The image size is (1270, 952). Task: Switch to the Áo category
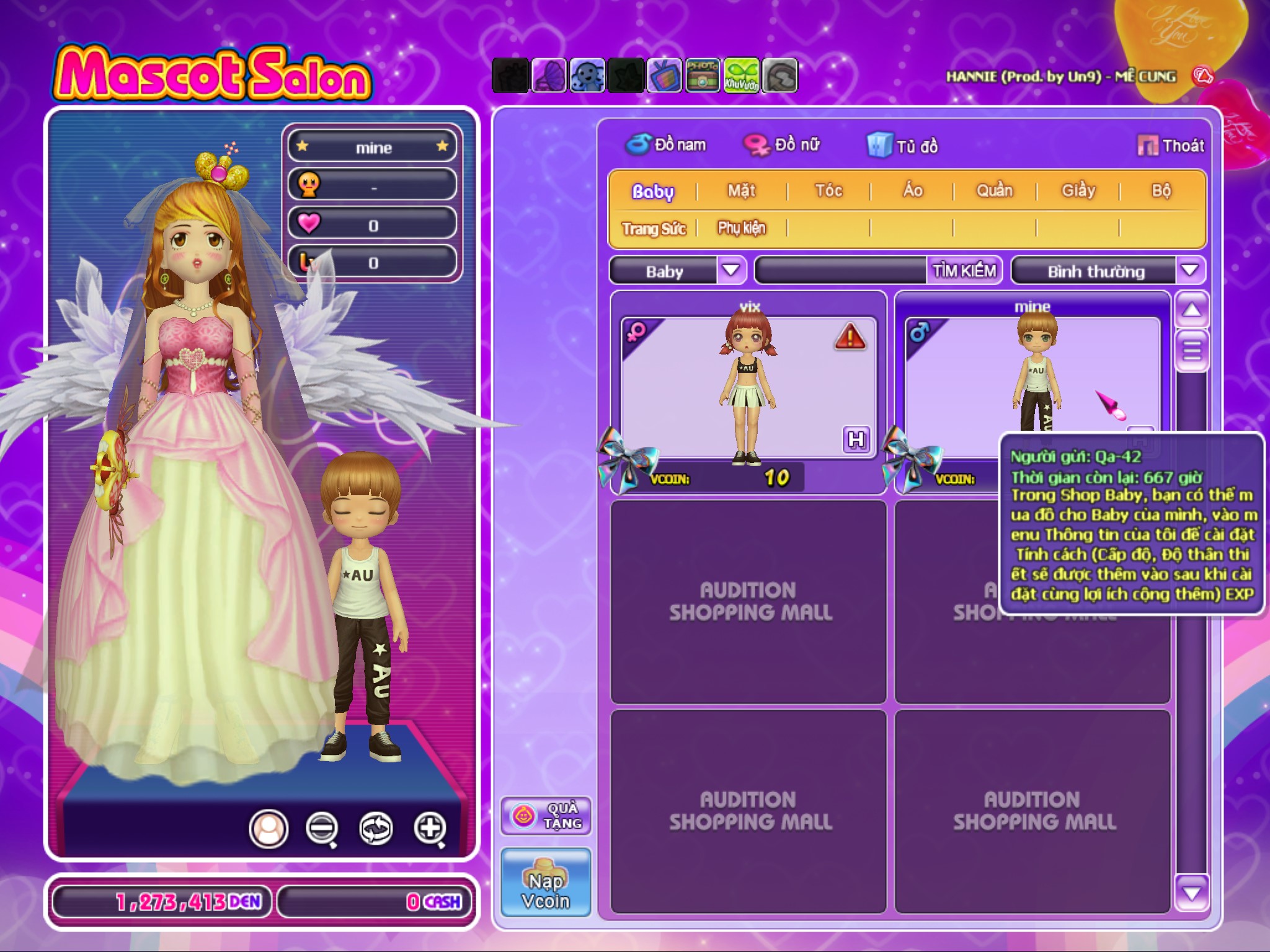[x=912, y=190]
